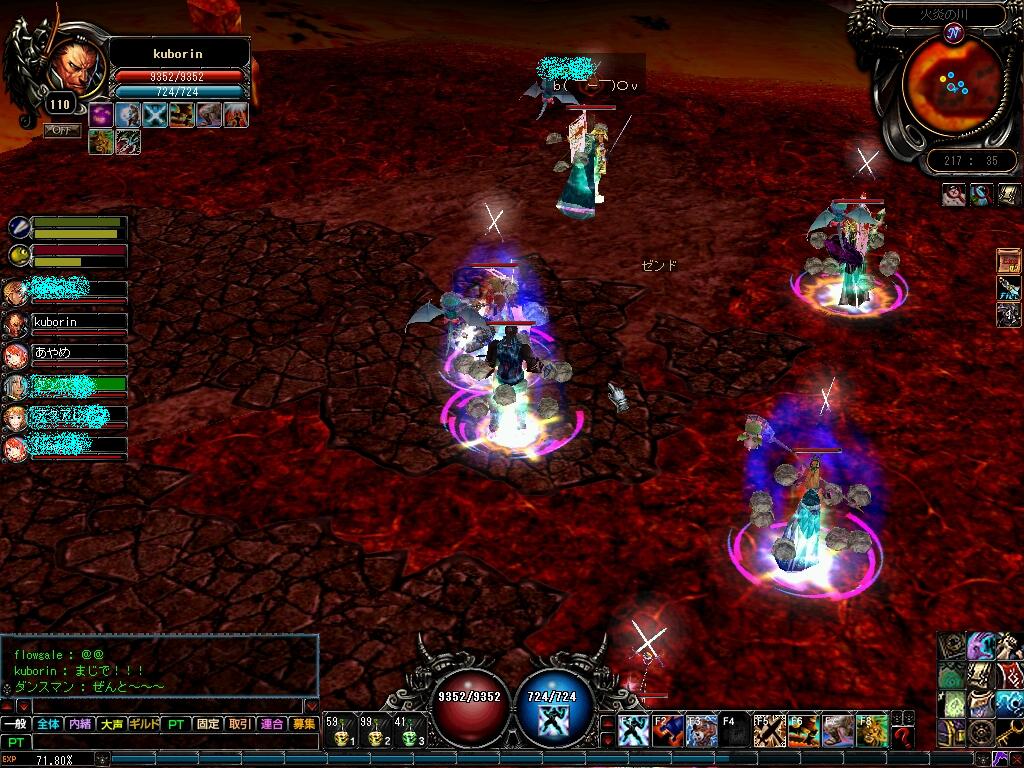Click the red question mark help button
Image resolution: width=1024 pixels, height=768 pixels.
click(904, 737)
